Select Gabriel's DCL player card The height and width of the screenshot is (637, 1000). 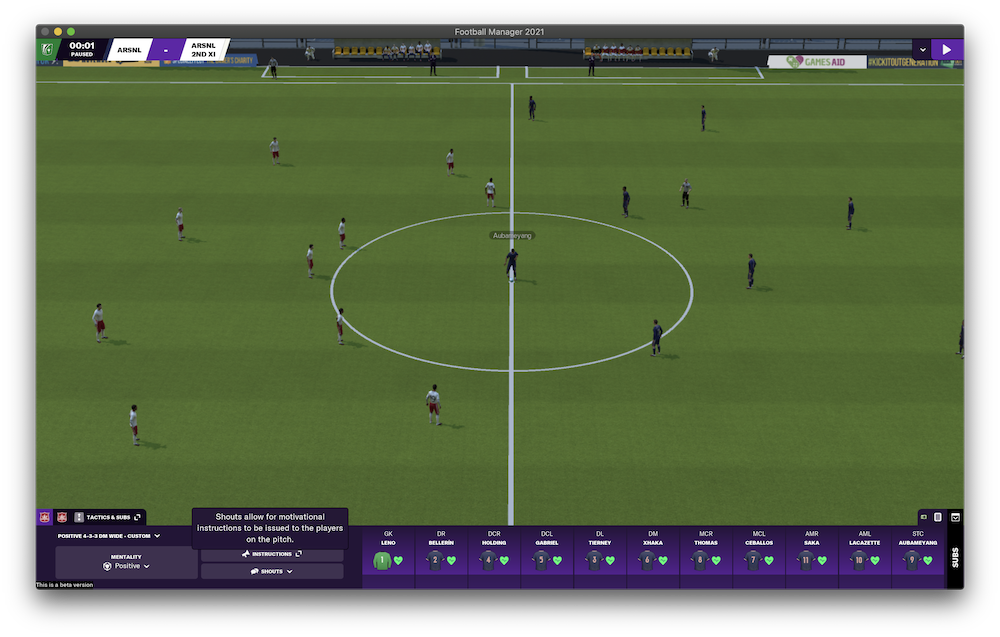547,553
